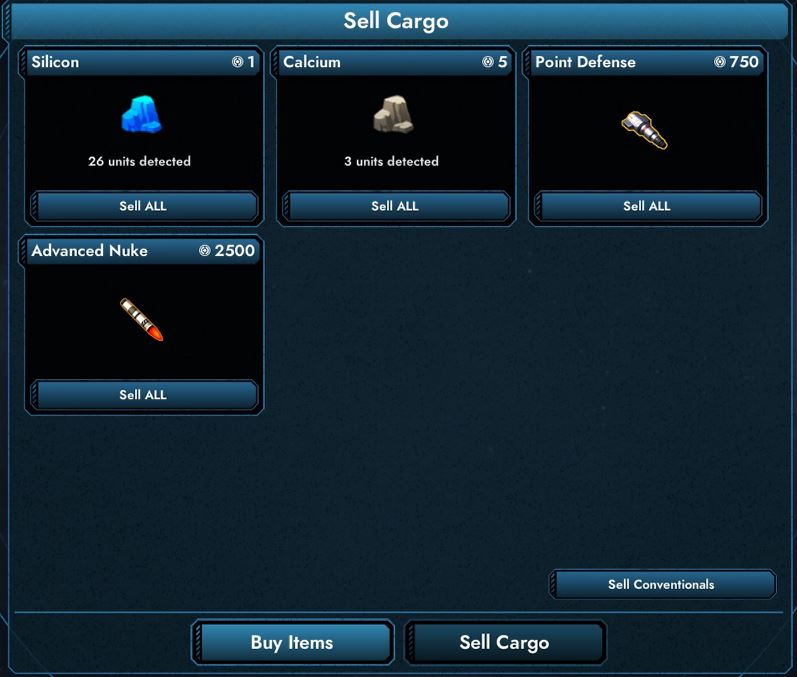Sell all Advanced Nuke items
Viewport: 797px width, 677px height.
point(143,395)
